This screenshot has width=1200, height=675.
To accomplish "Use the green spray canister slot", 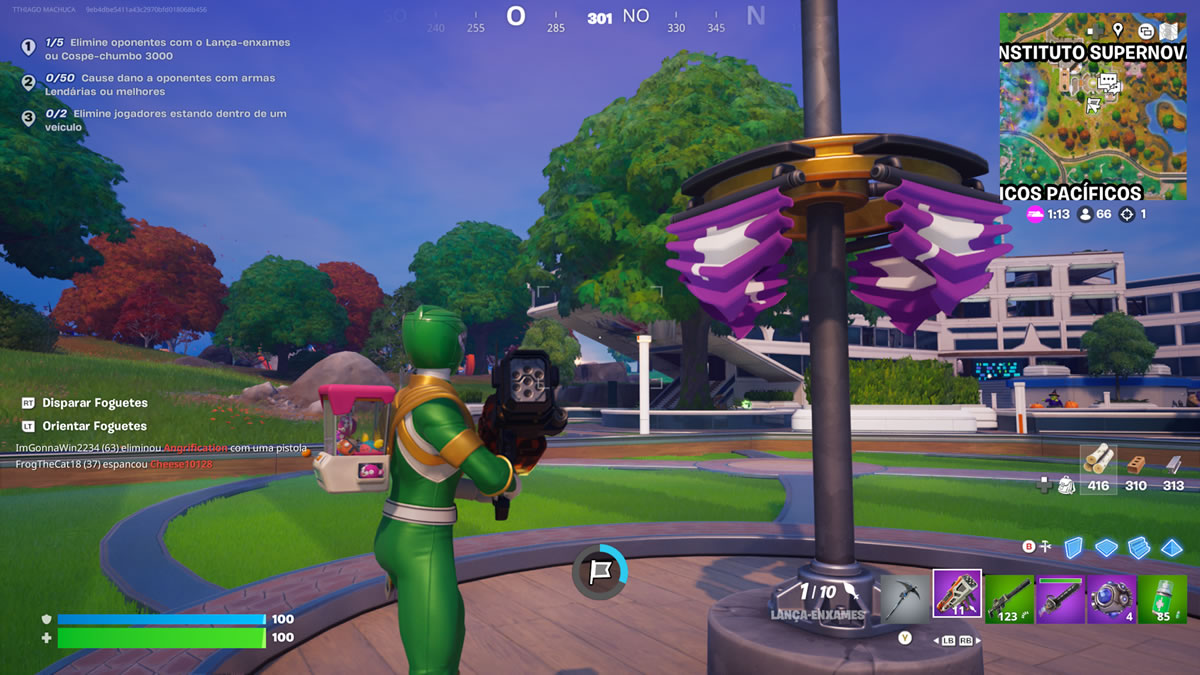I will pyautogui.click(x=1162, y=598).
